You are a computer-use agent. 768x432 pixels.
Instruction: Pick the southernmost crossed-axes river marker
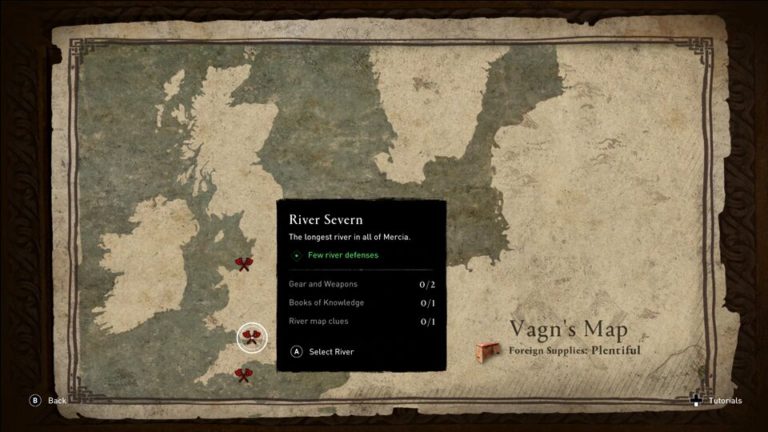[x=243, y=374]
